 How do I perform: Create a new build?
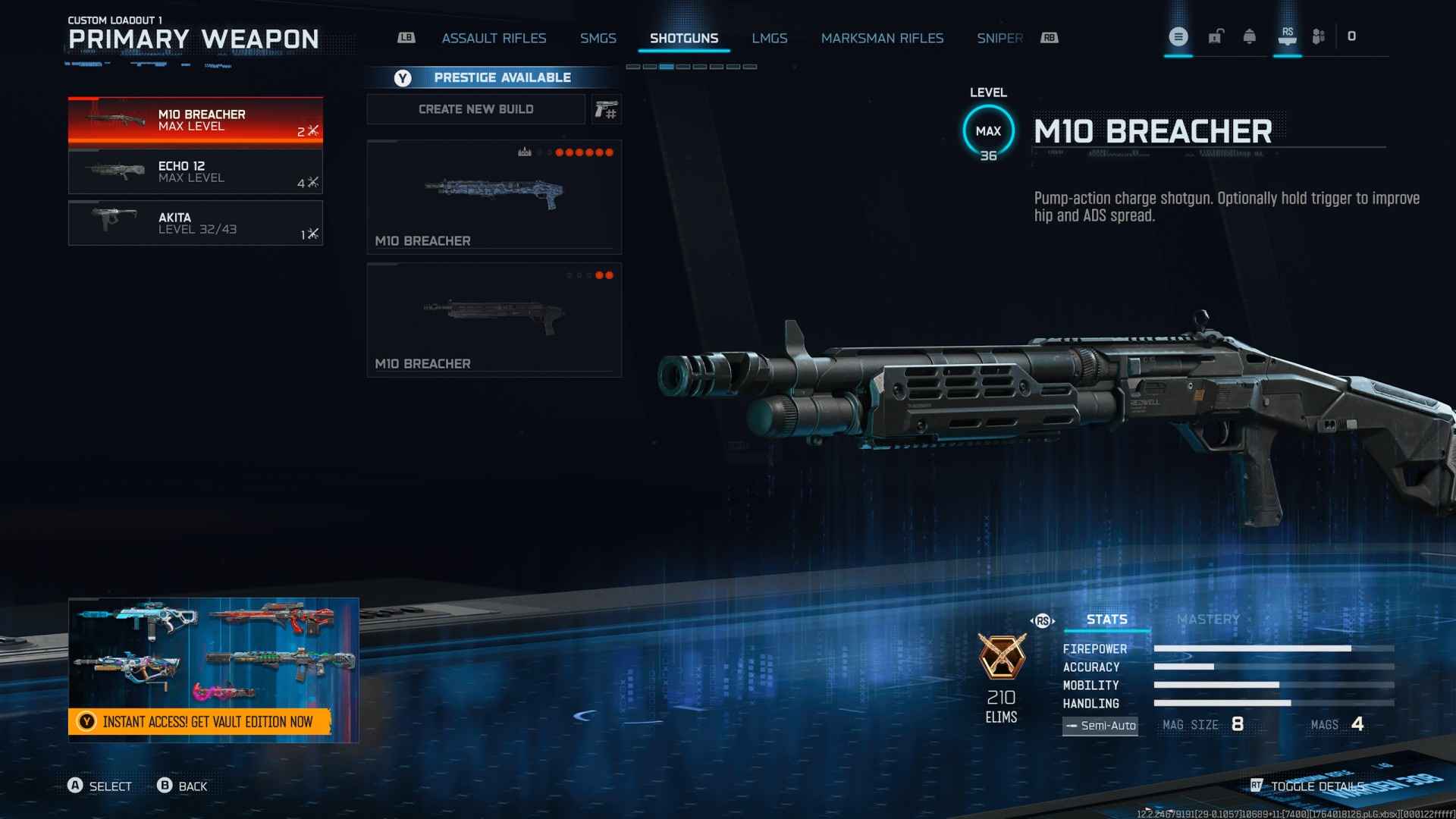[x=475, y=109]
